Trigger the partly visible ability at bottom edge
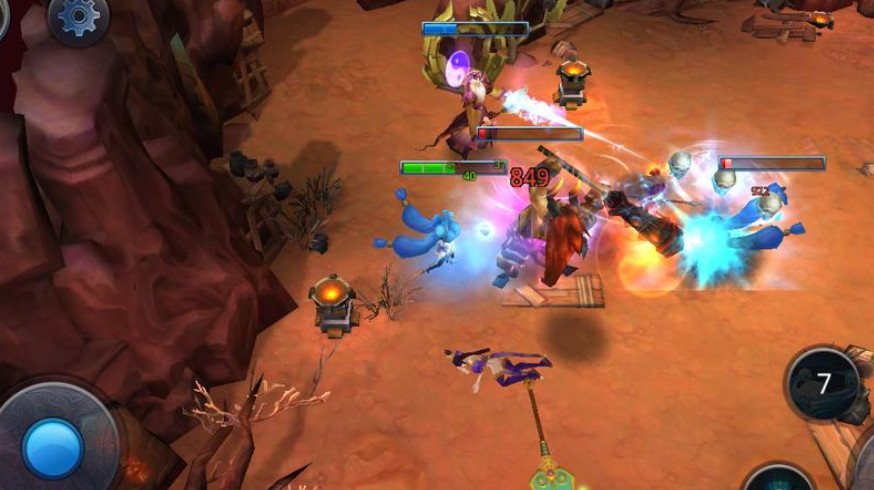Image resolution: width=874 pixels, height=490 pixels. click(780, 480)
